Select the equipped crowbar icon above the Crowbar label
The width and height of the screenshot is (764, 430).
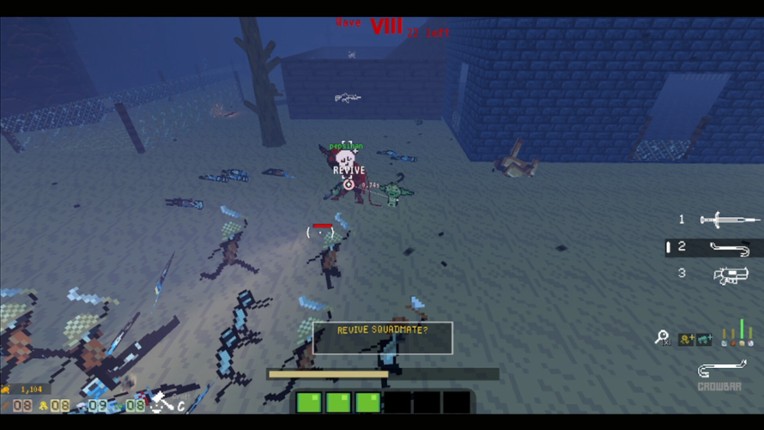(x=720, y=369)
